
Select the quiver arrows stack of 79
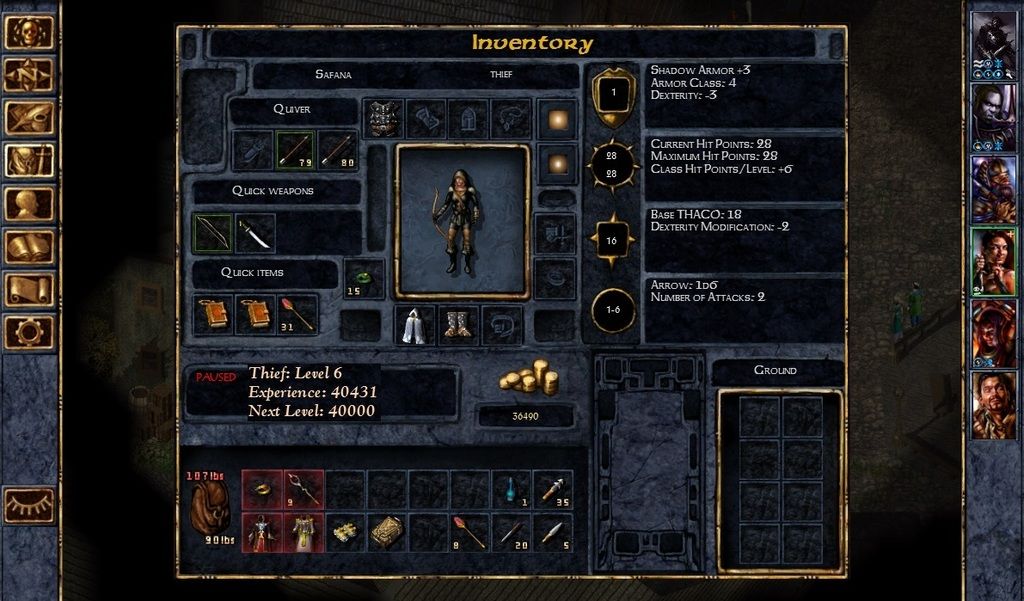point(295,151)
